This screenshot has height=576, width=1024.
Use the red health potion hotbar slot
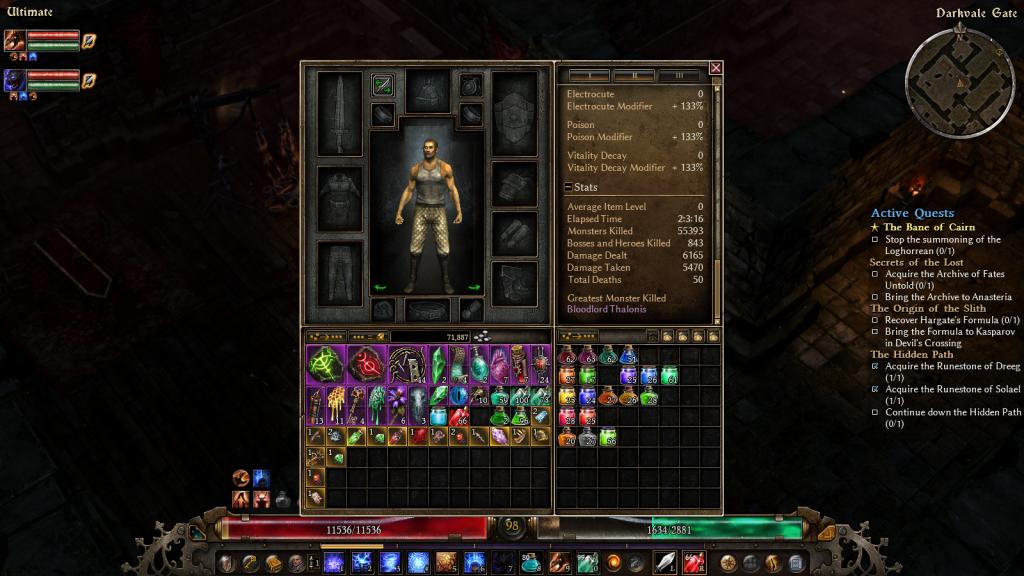coord(693,562)
